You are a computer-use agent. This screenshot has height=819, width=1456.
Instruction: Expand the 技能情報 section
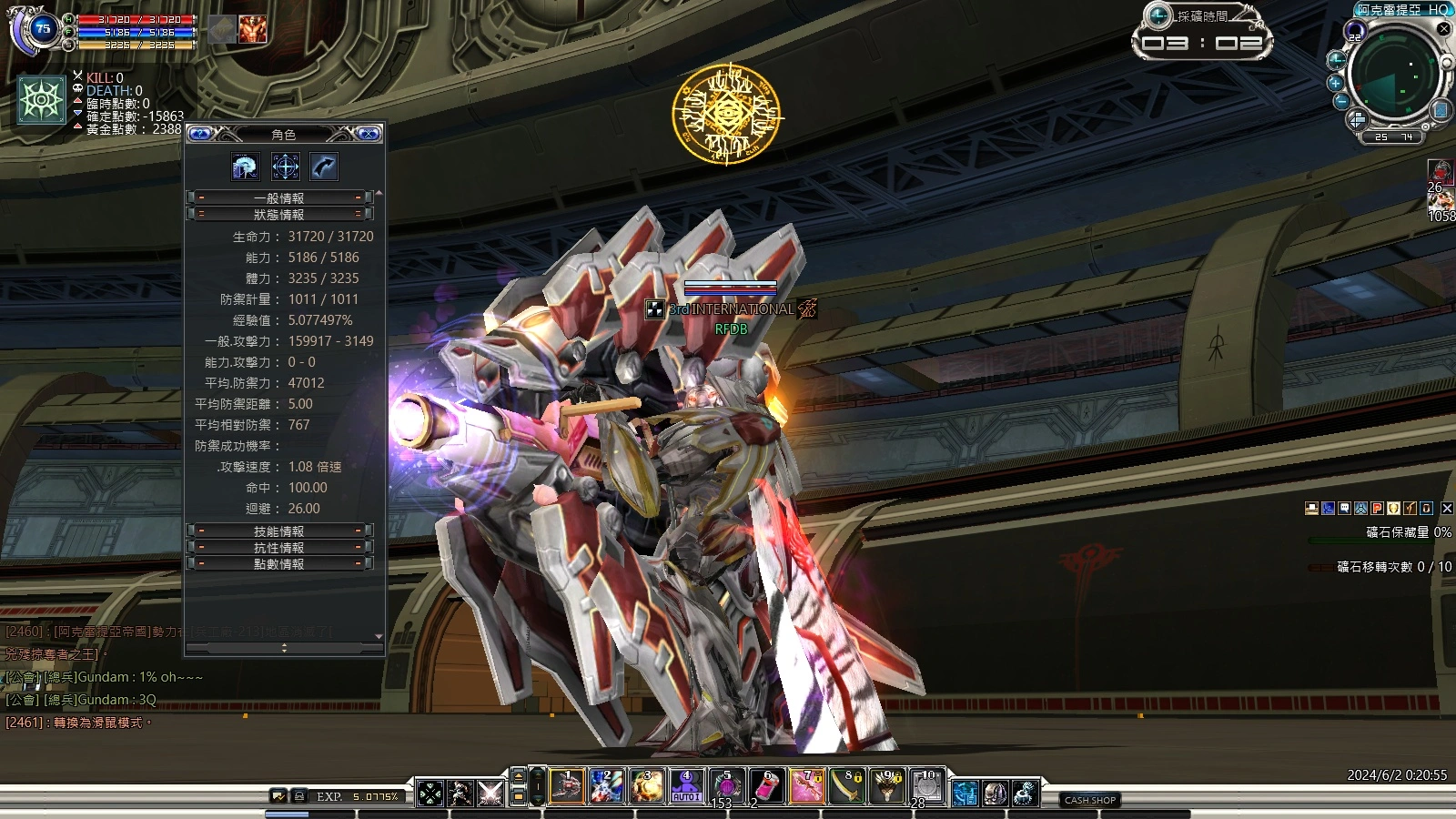[x=279, y=531]
